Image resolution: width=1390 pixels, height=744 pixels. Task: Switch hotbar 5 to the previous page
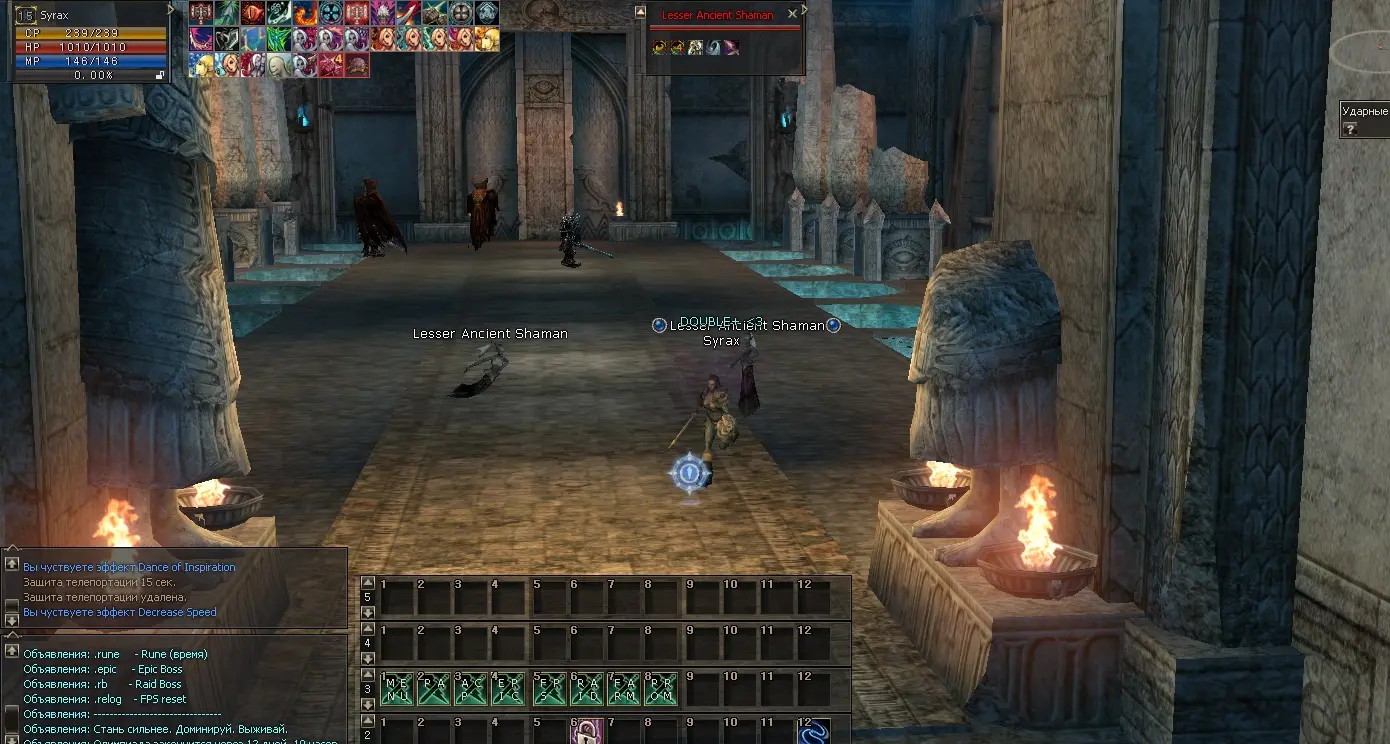pyautogui.click(x=368, y=583)
